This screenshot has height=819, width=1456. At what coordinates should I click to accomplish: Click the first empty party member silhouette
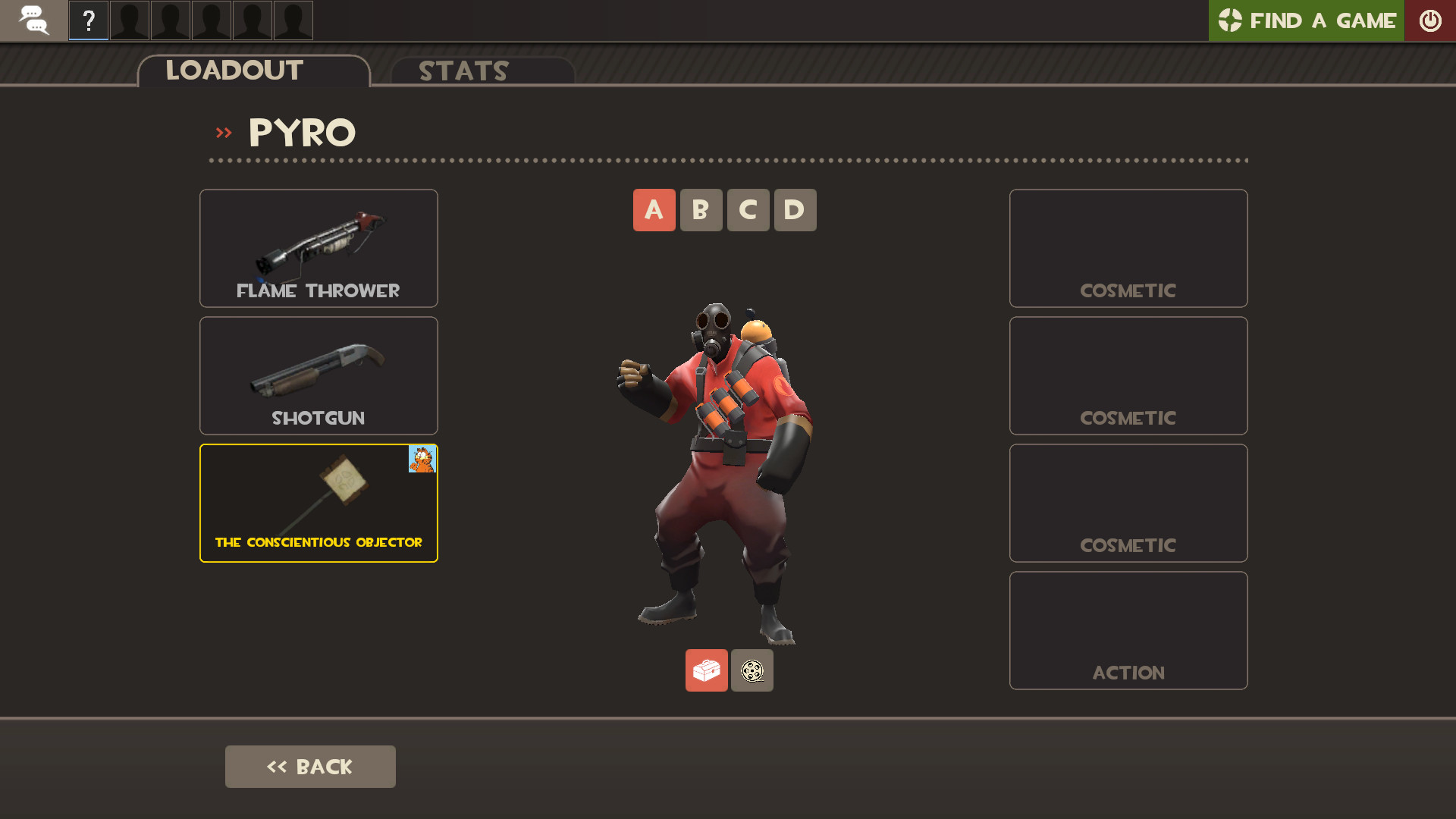click(129, 20)
